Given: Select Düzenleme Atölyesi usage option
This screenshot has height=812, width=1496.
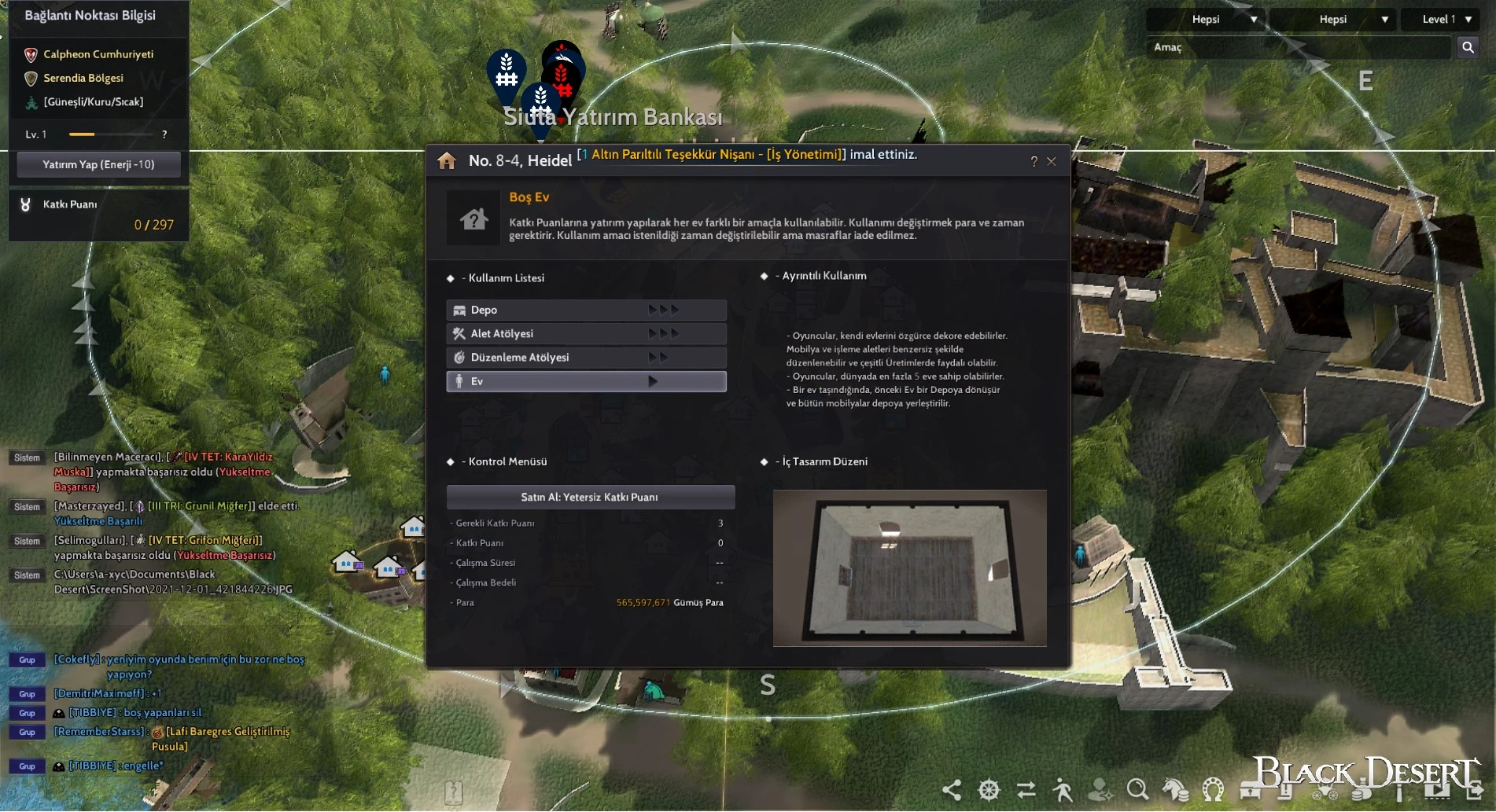Looking at the screenshot, I should (x=586, y=357).
